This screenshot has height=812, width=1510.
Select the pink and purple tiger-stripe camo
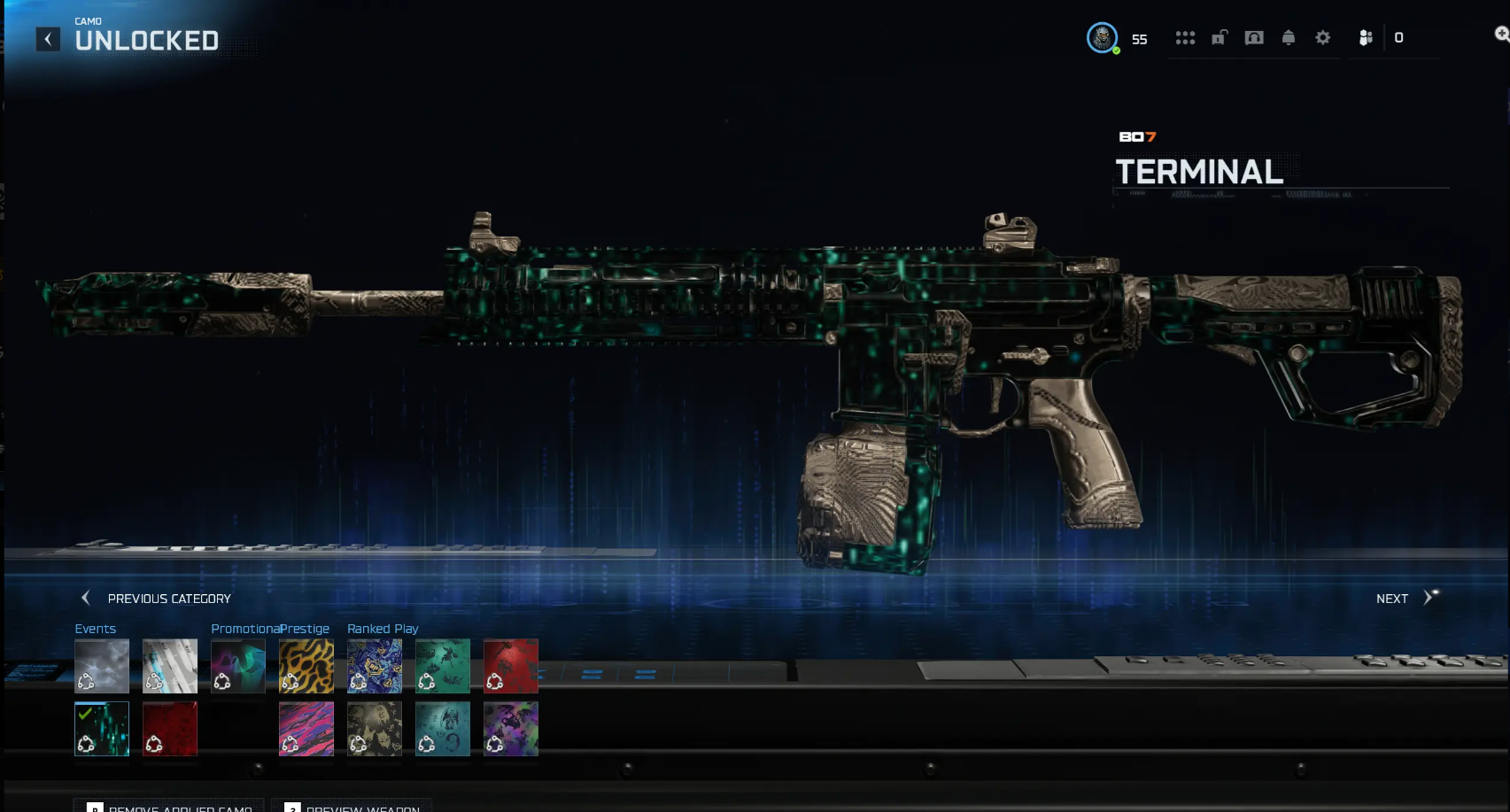click(x=306, y=729)
